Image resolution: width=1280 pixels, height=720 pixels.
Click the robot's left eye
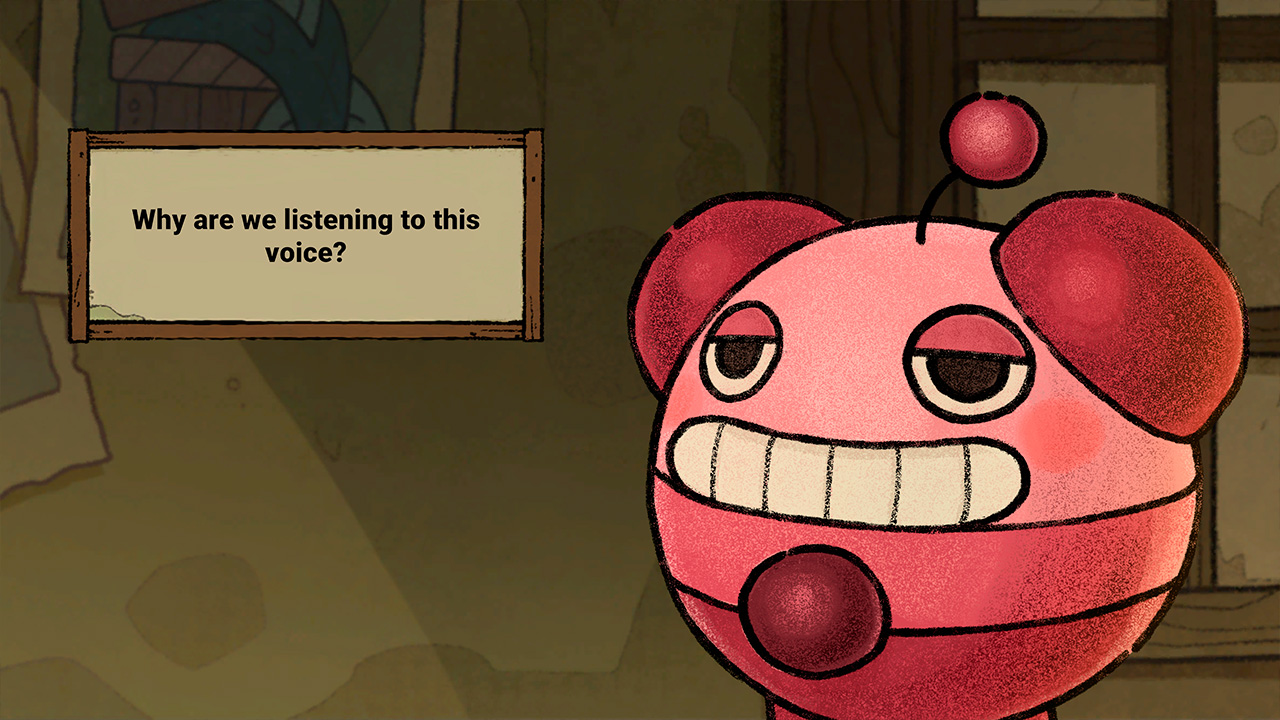pyautogui.click(x=740, y=365)
